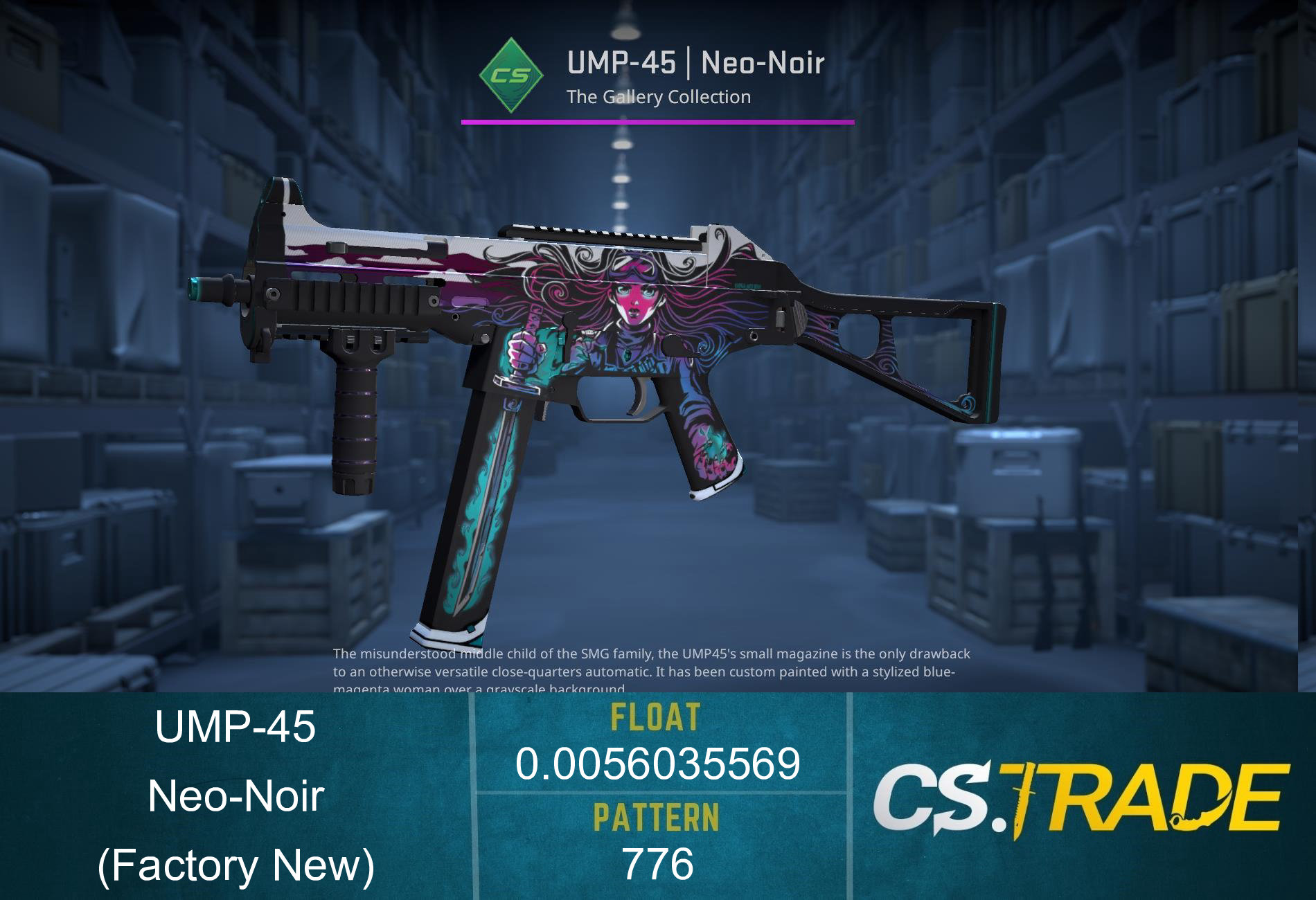Click the green CS diamond logo icon

coord(510,74)
